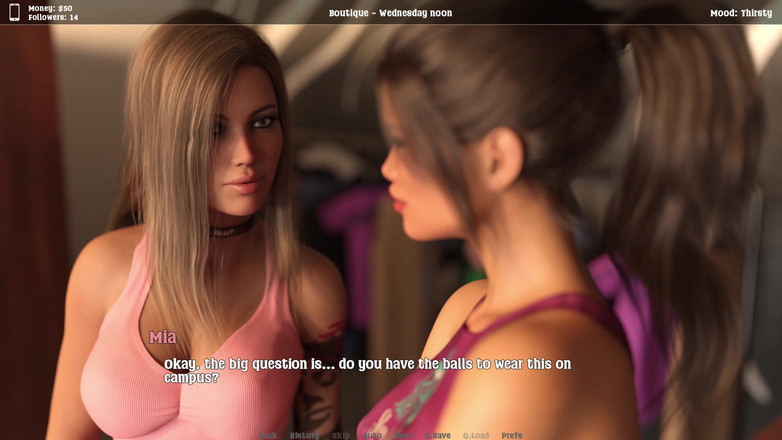The width and height of the screenshot is (782, 440).
Task: Quick load with Q.Load
Action: click(x=476, y=435)
